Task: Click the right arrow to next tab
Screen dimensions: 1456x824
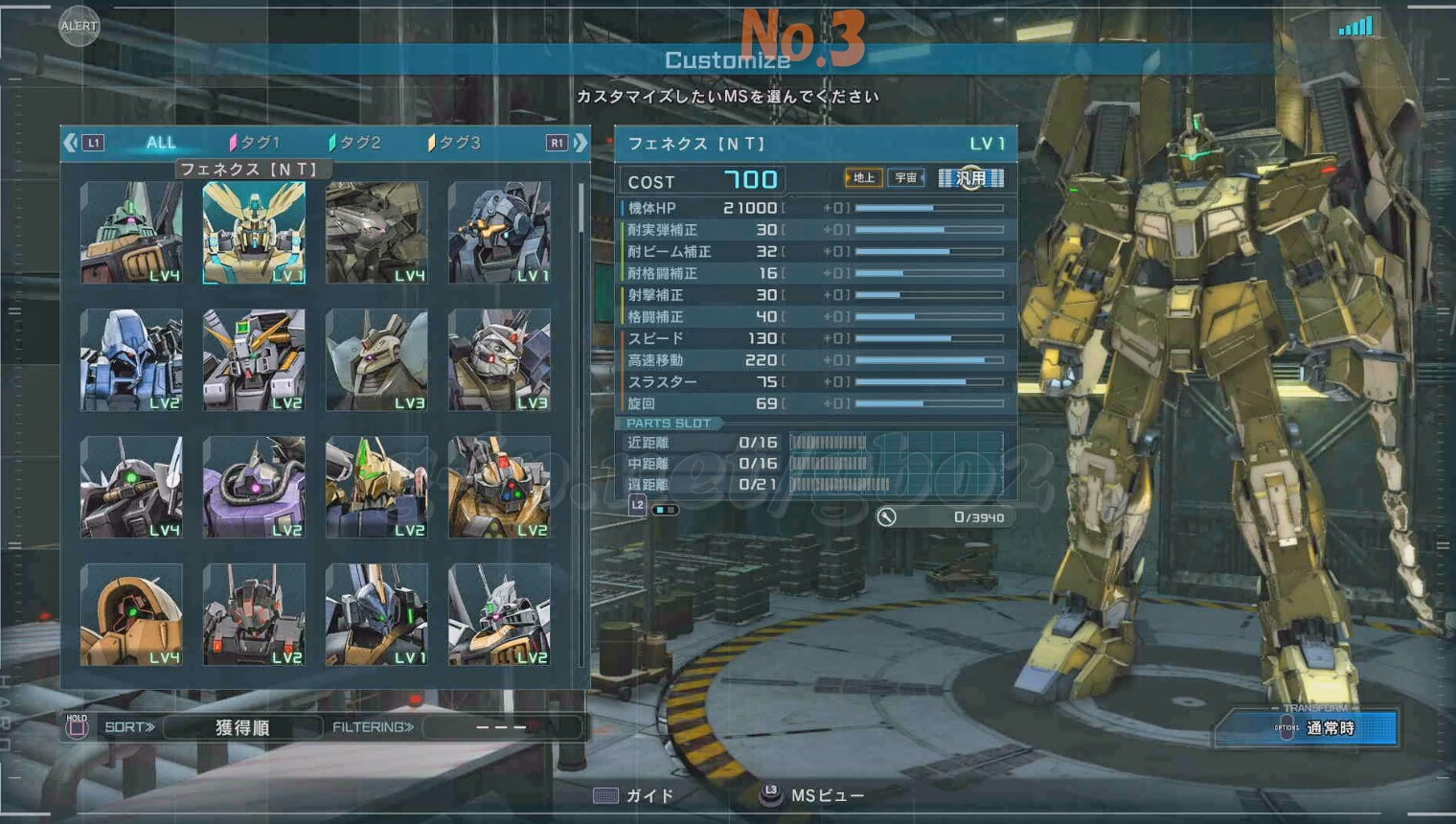Action: point(580,143)
